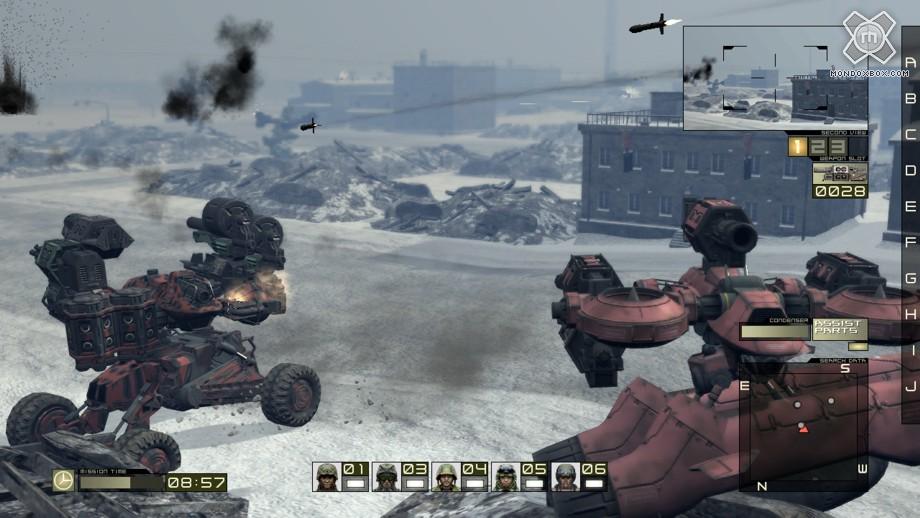Select letter A on the side strip

[x=909, y=62]
